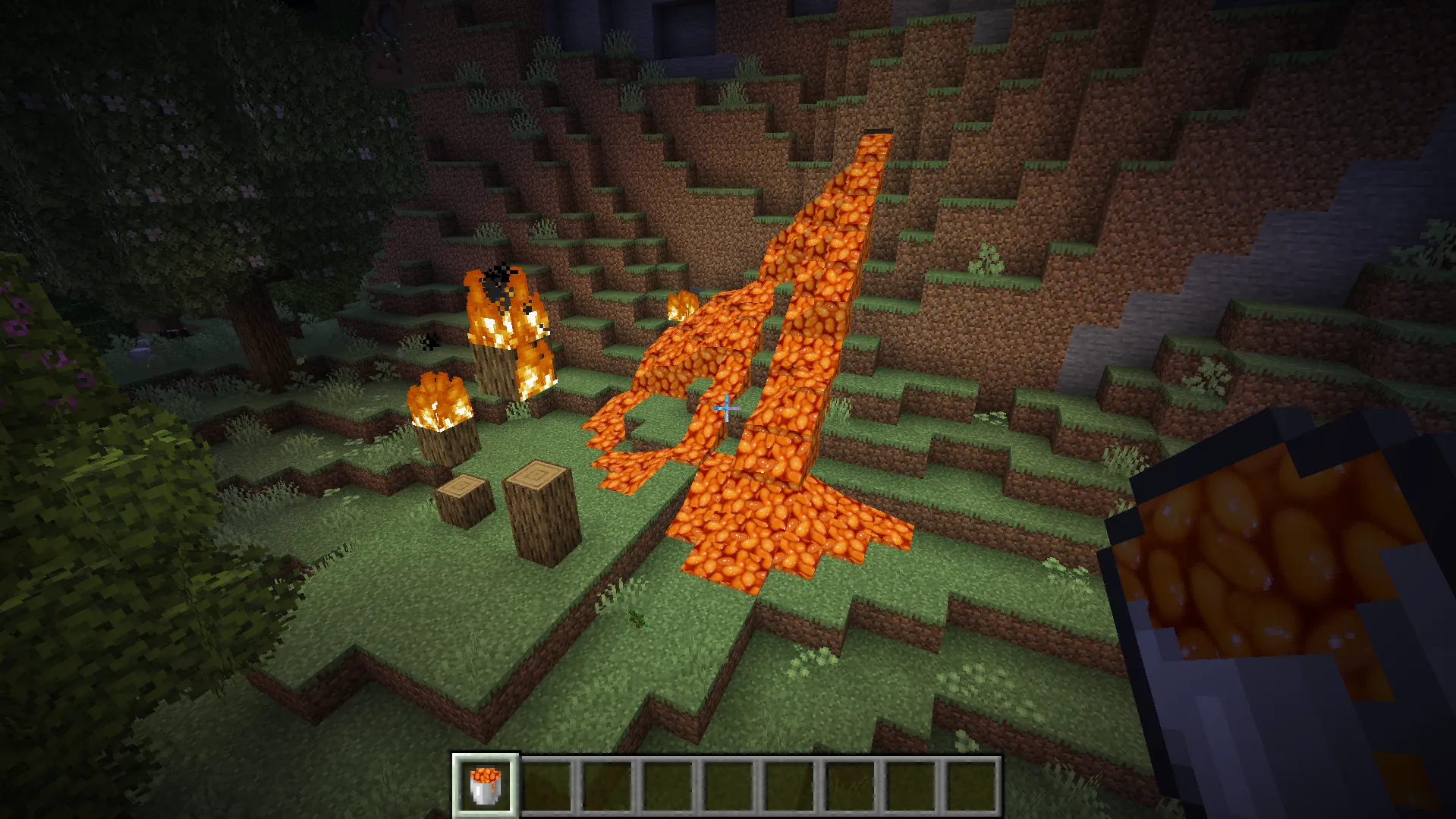Click the crosshair at screen center
Screen dimensions: 1456x819
coord(725,408)
